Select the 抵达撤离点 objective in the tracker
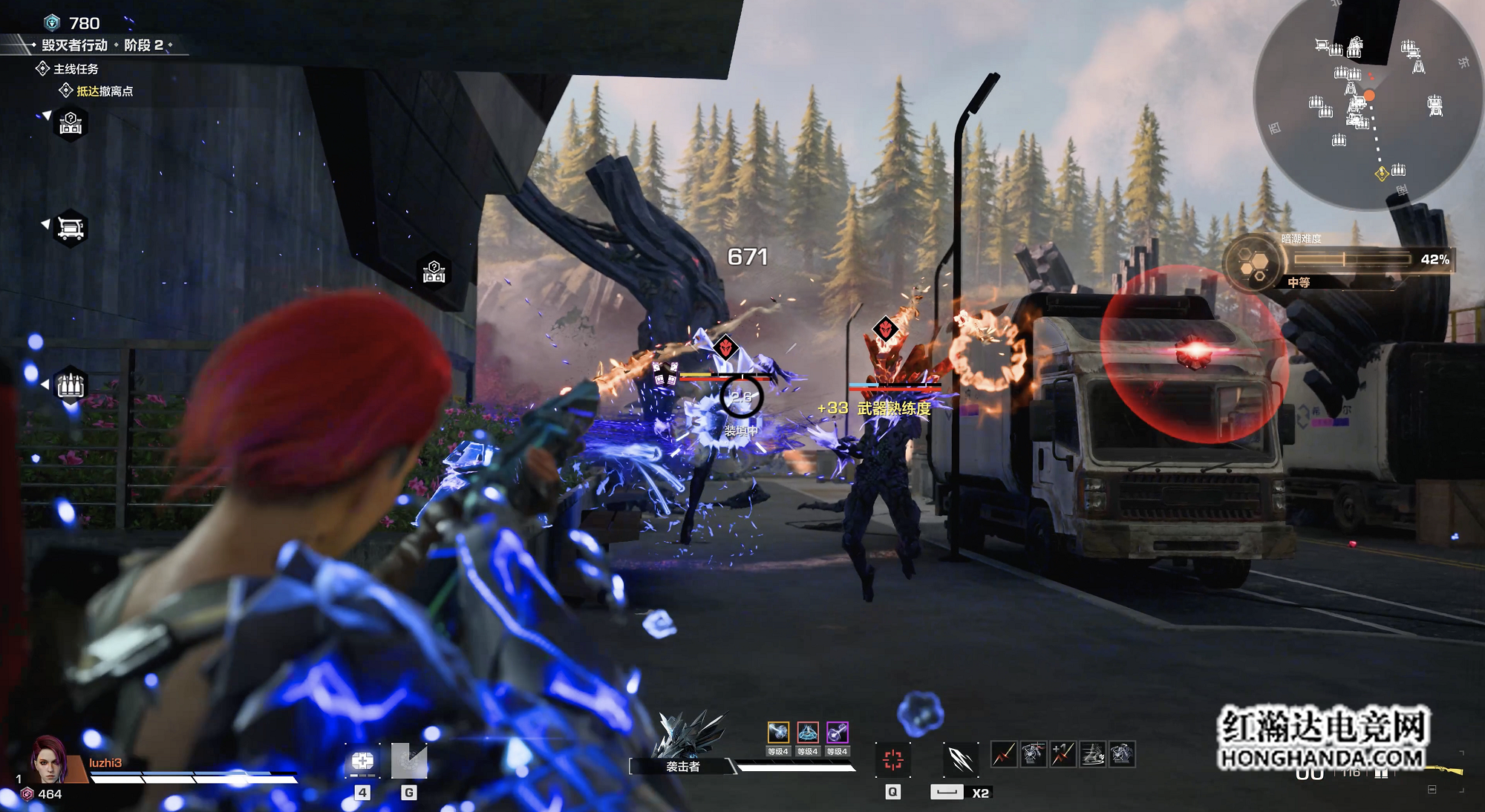The width and height of the screenshot is (1485, 812). tap(104, 91)
